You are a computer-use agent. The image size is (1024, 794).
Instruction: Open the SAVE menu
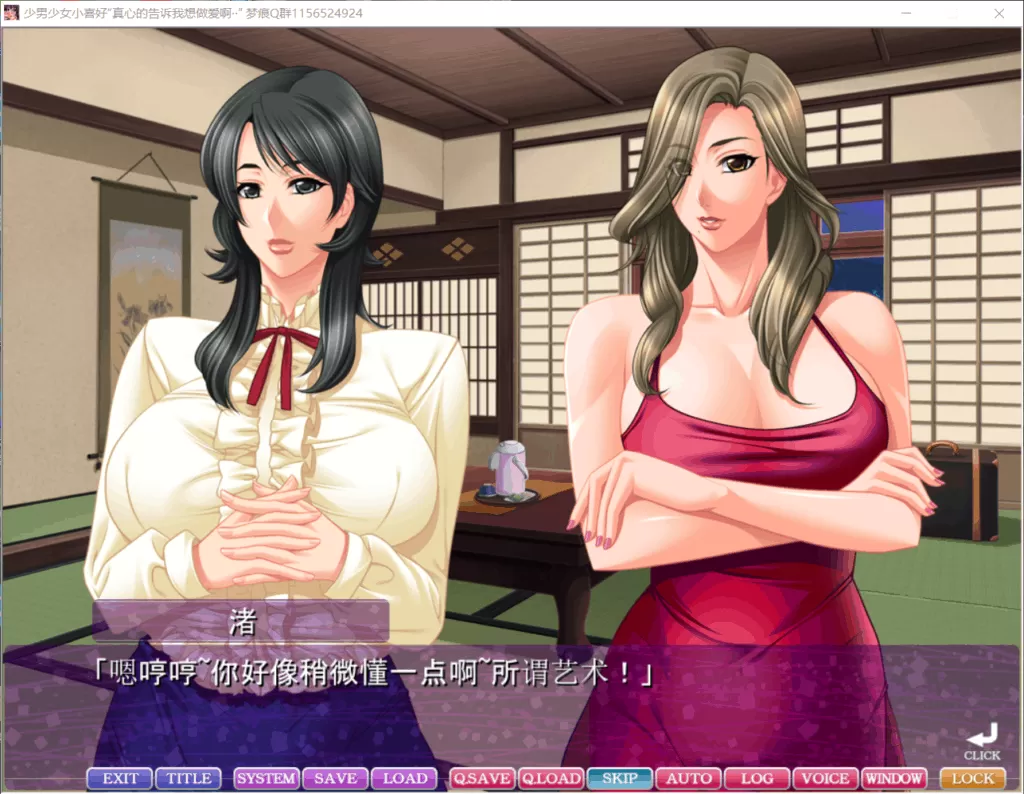[x=335, y=778]
